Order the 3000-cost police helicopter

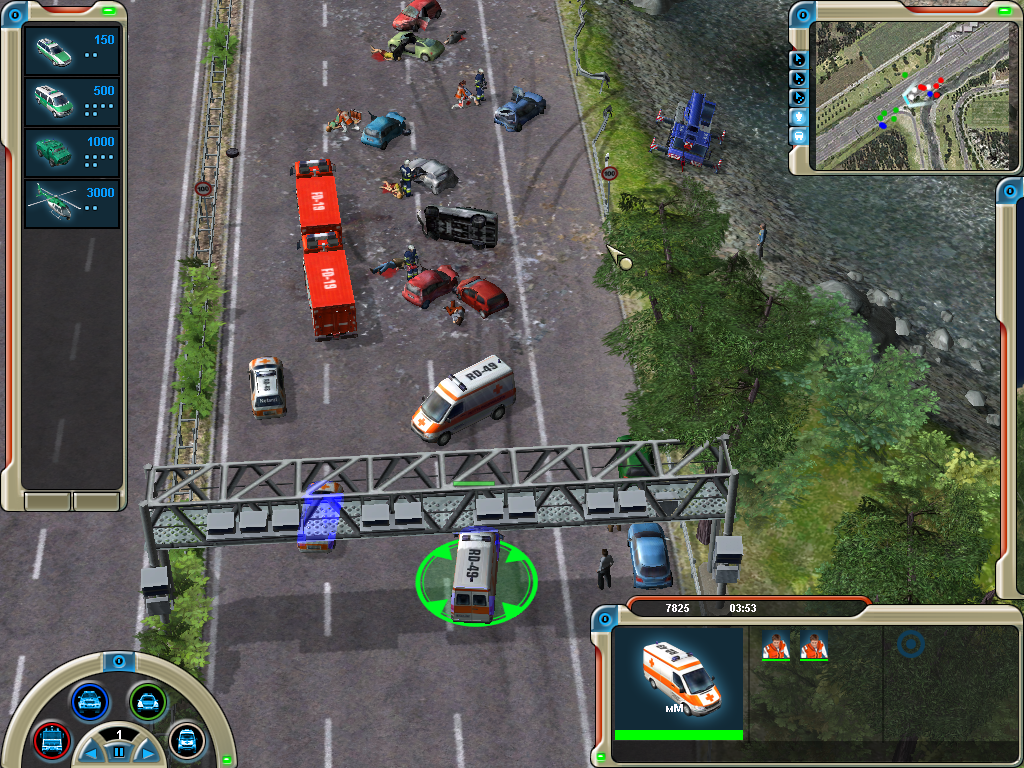tap(71, 204)
